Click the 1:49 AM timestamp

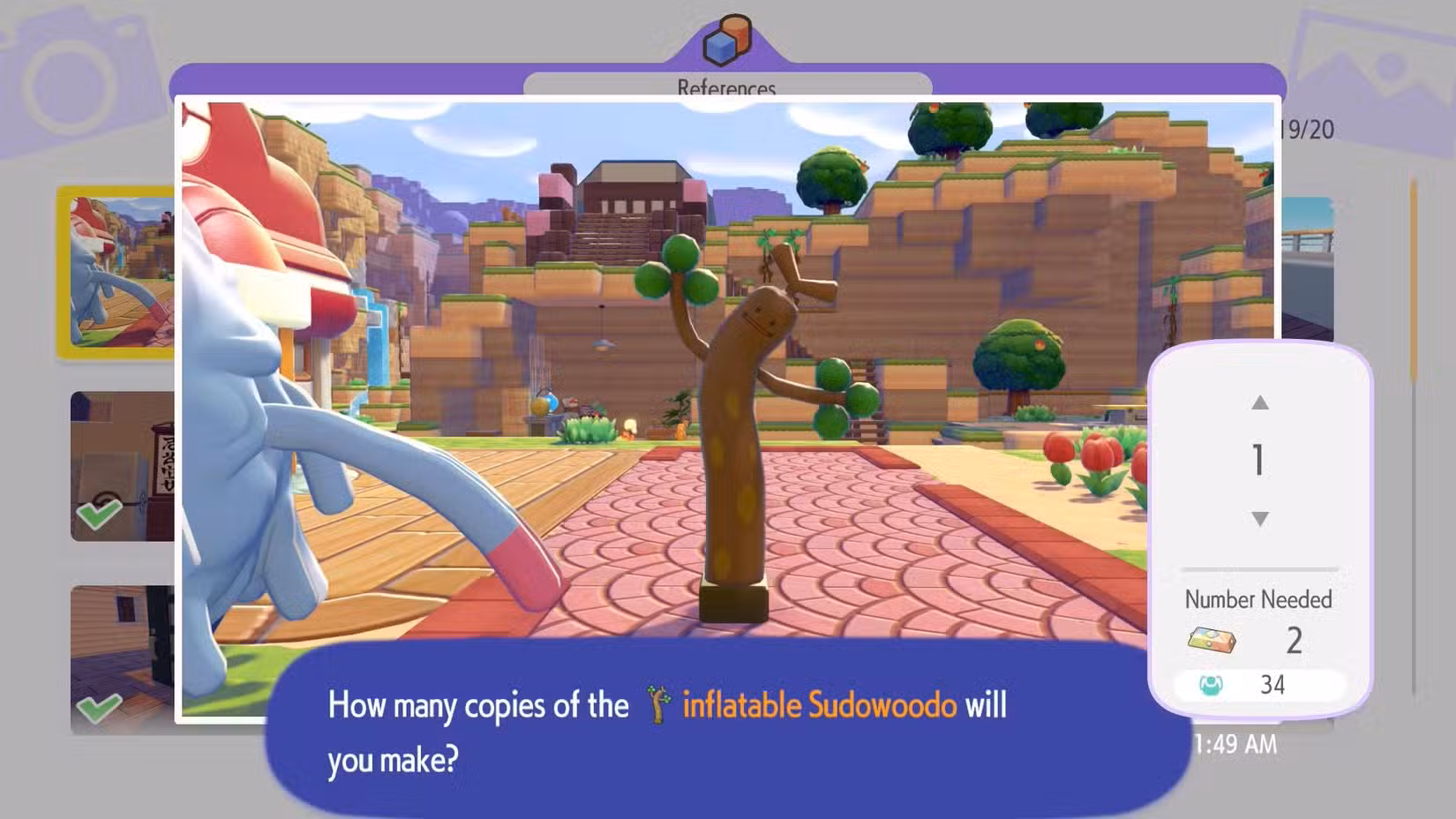[x=1235, y=744]
